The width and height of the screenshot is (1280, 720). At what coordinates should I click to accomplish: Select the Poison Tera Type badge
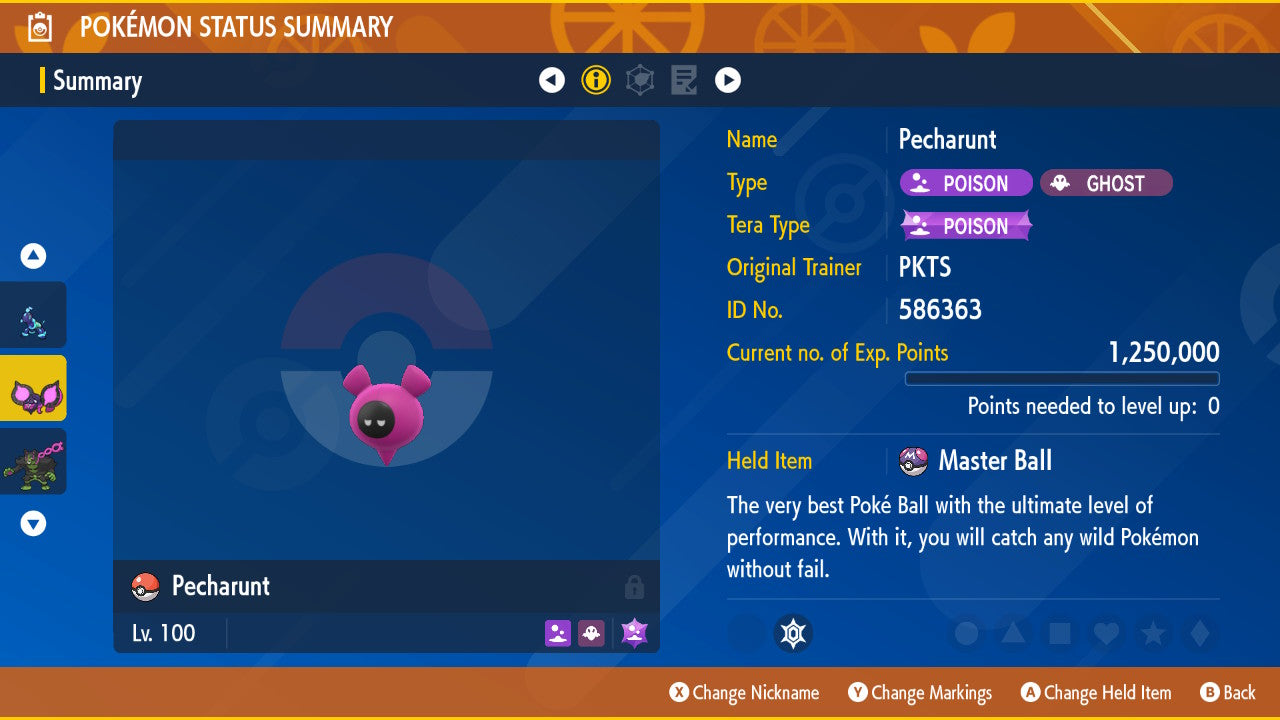[965, 225]
